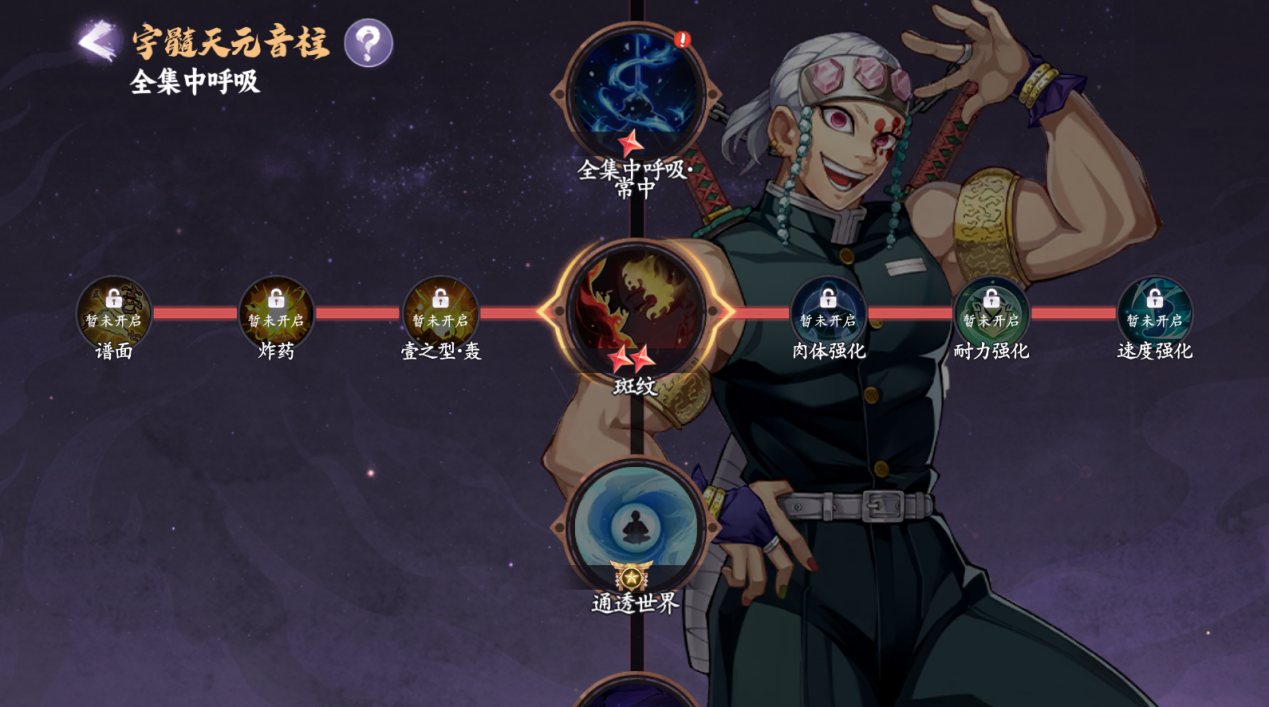1269x707 pixels.
Task: Choose the locked 炸药 node
Action: 276,313
